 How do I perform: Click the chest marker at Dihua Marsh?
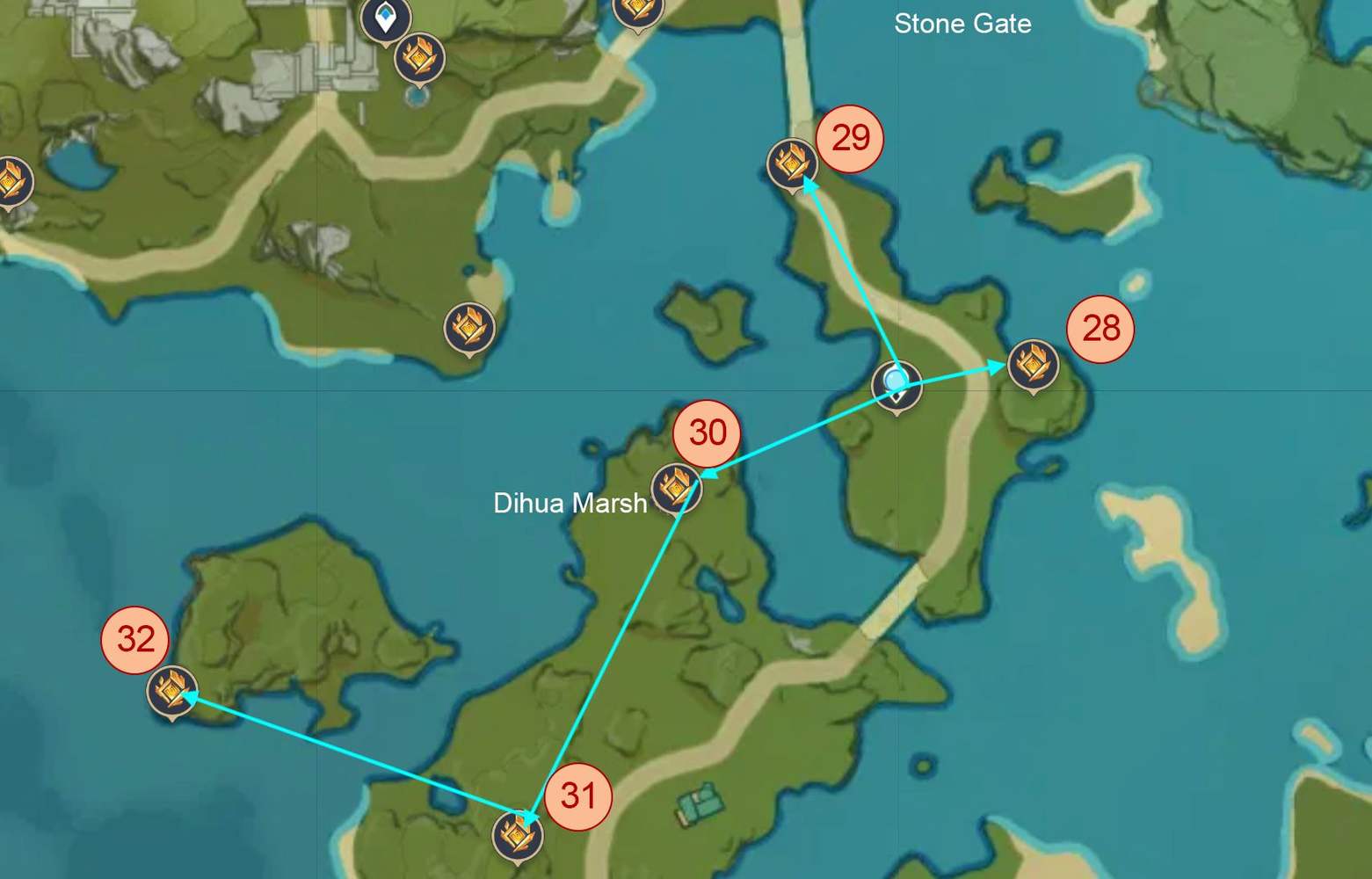(675, 489)
